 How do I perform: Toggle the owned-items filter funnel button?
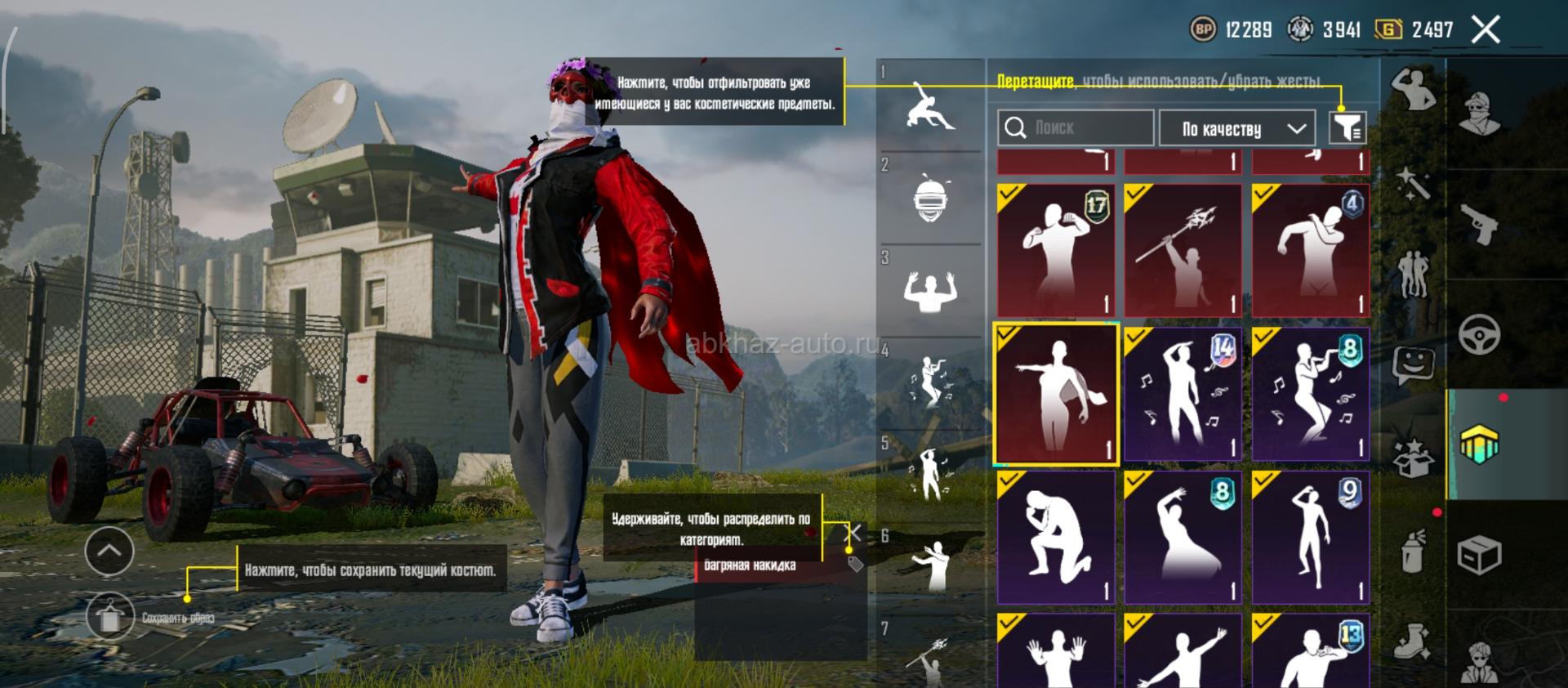point(1347,127)
